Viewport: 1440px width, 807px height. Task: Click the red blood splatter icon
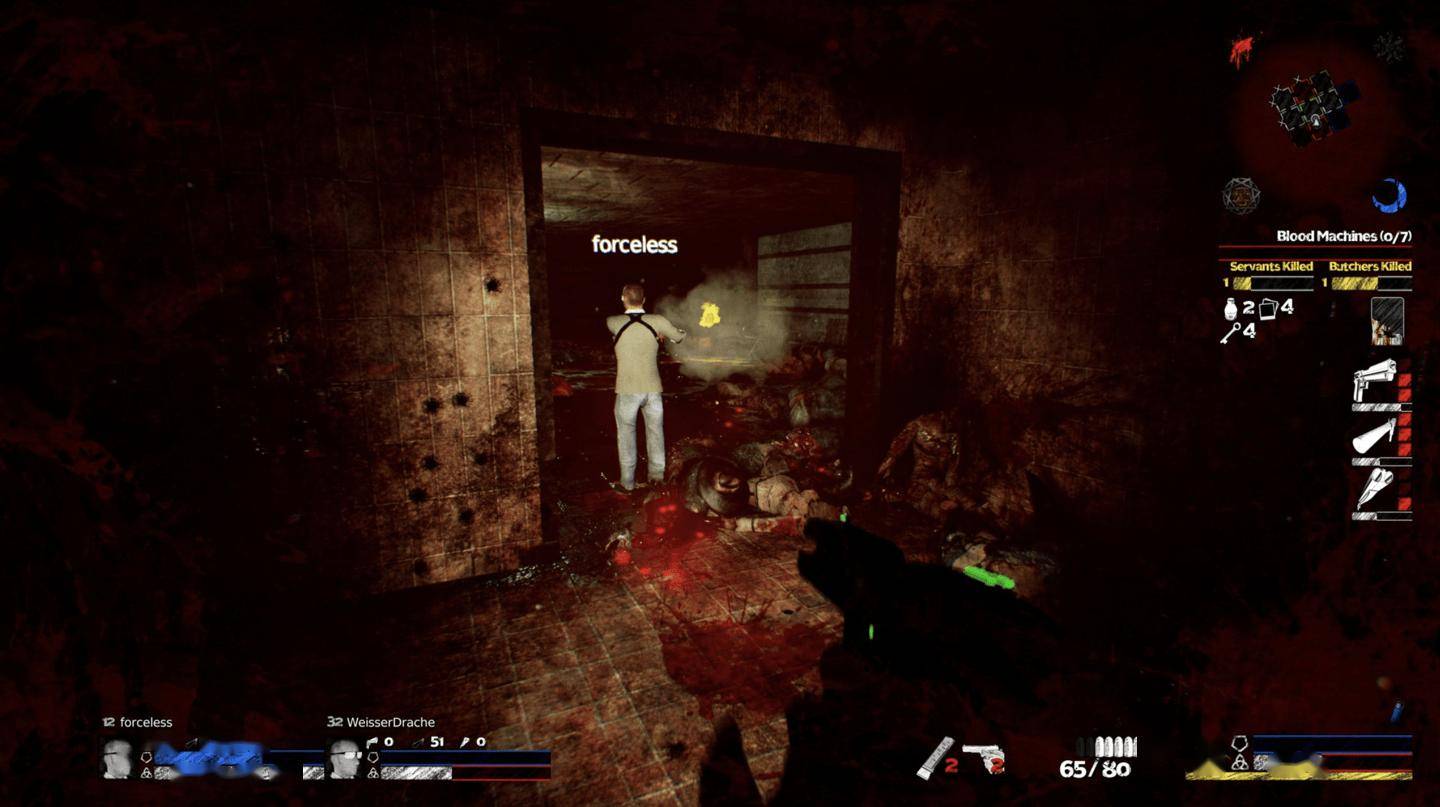(1242, 50)
